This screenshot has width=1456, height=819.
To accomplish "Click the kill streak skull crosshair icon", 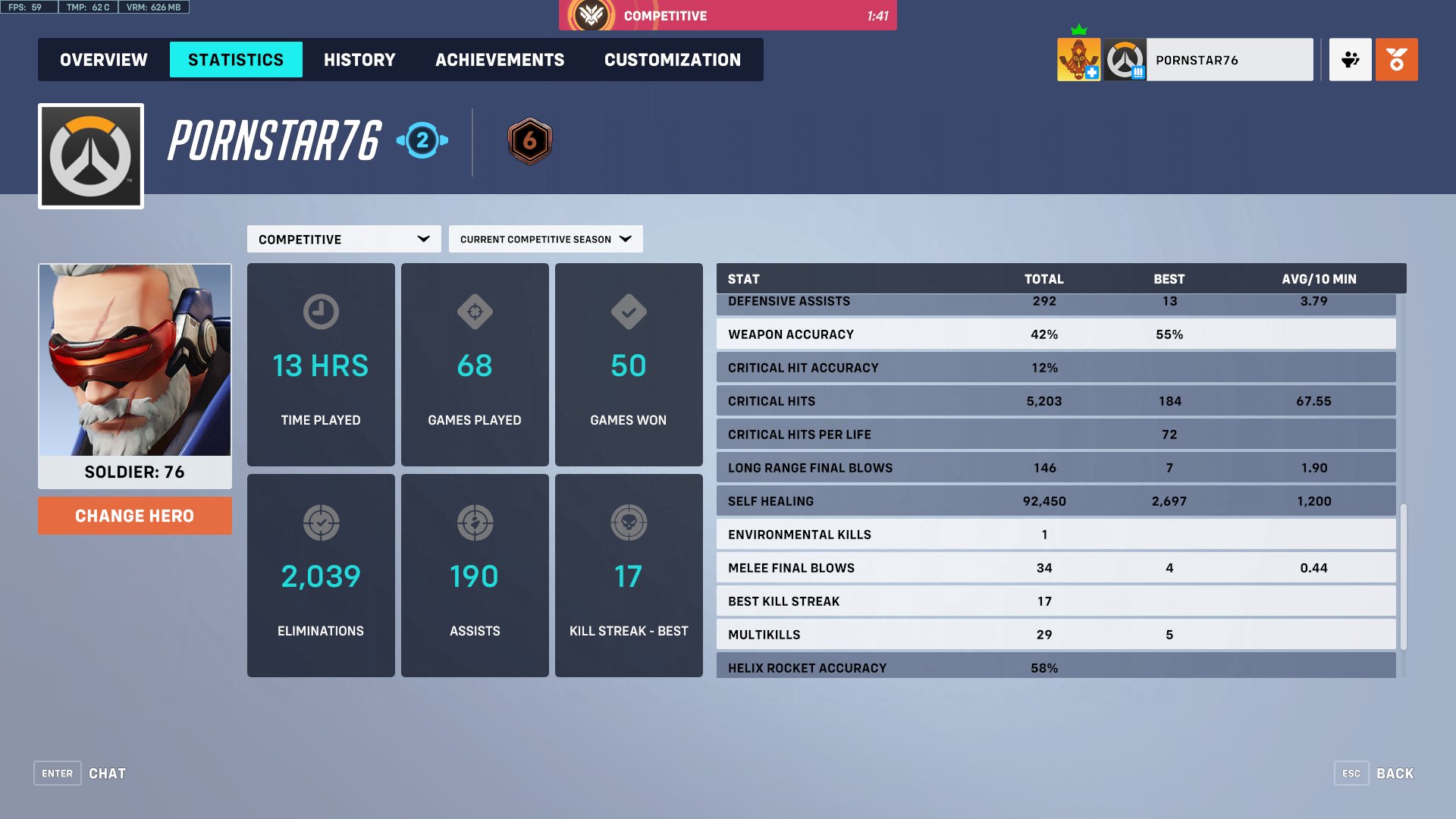I will coord(629,522).
